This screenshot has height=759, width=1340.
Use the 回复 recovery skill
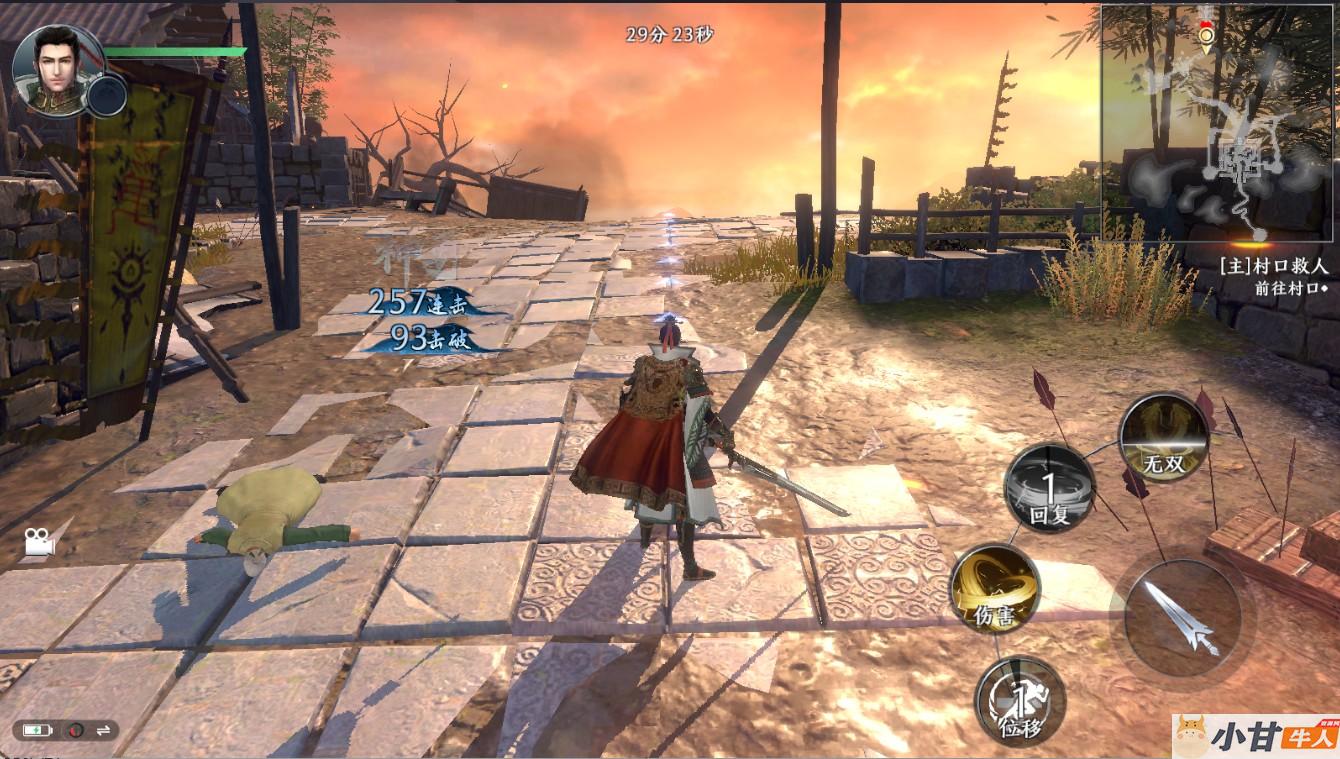coord(1049,488)
